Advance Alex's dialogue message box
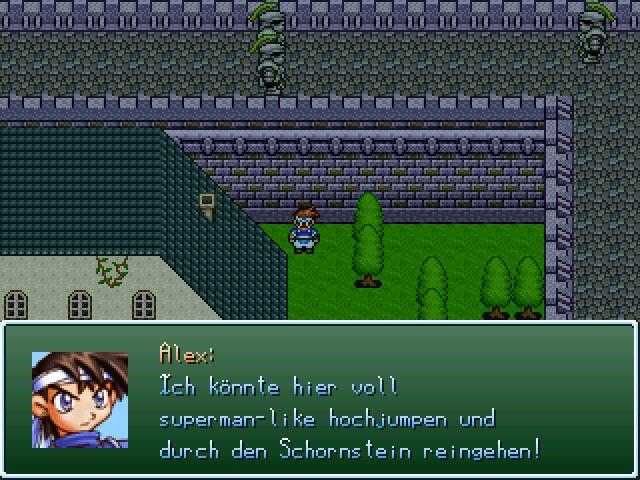This screenshot has width=640, height=480. [x=320, y=400]
